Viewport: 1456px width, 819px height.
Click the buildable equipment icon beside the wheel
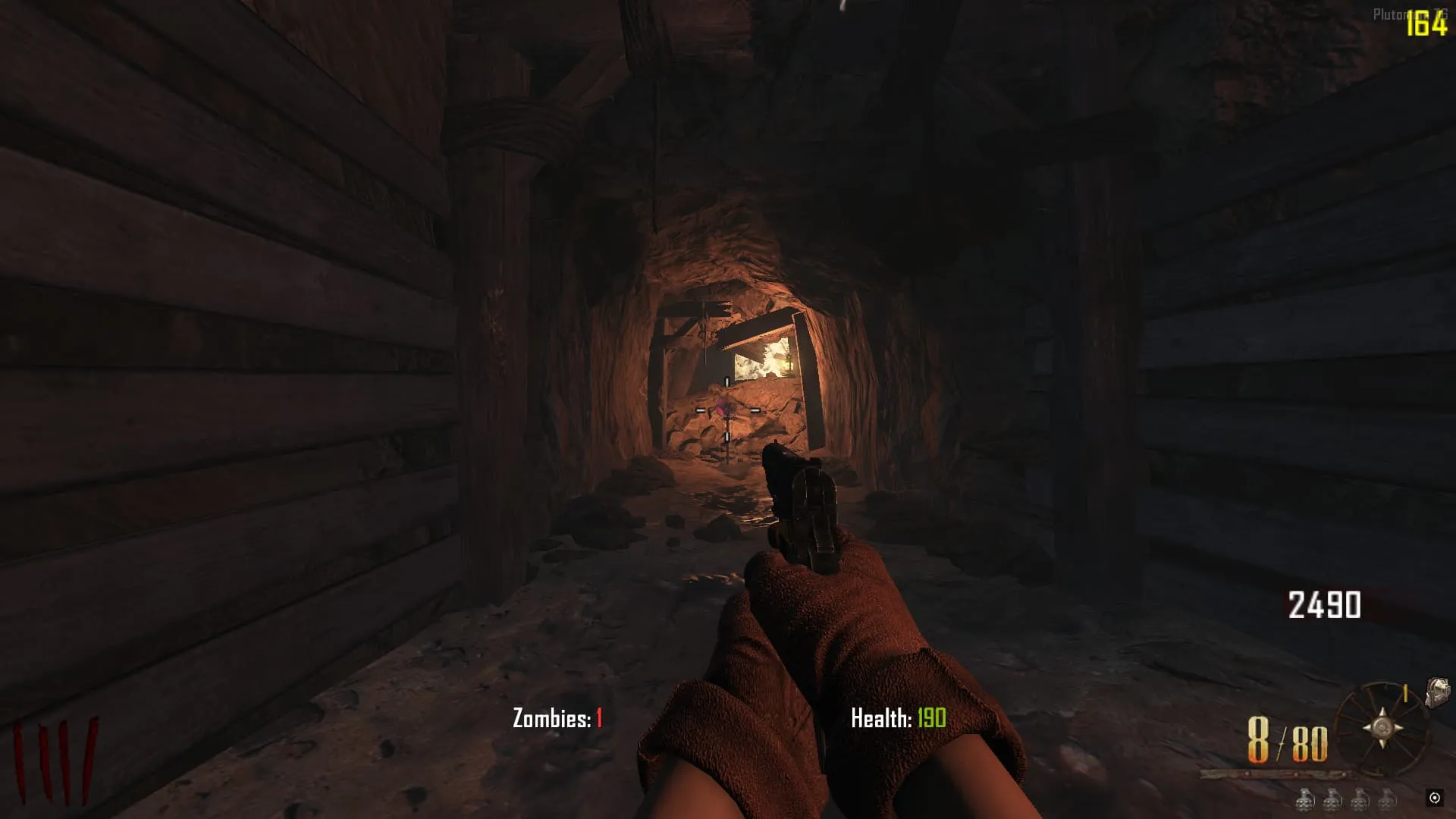1437,692
